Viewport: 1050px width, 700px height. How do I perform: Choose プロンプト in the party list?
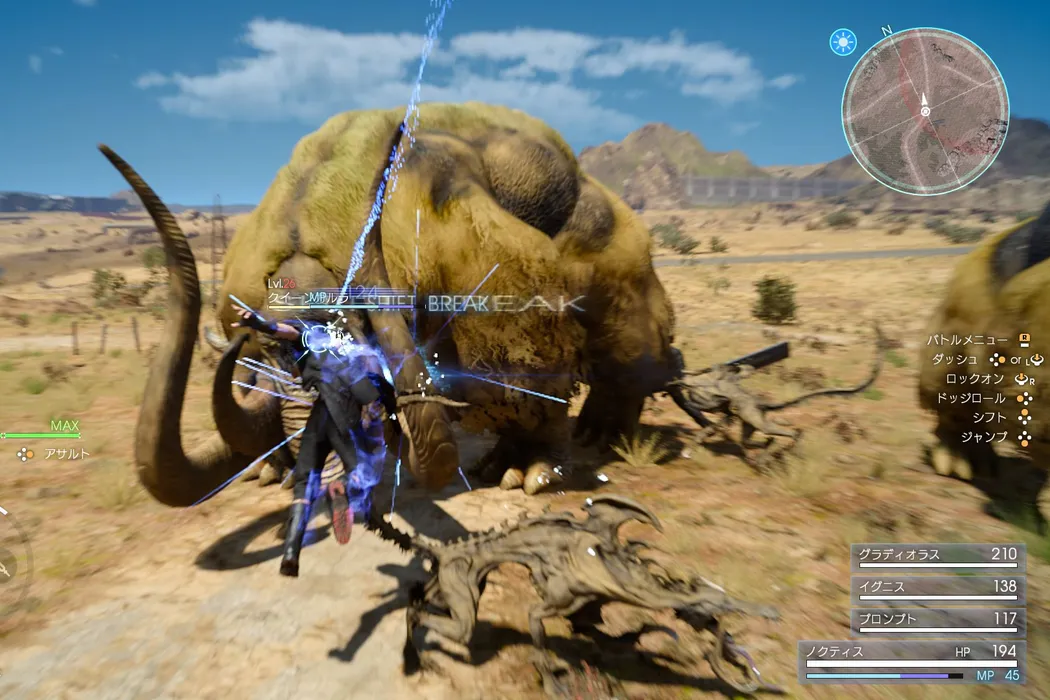click(x=937, y=621)
